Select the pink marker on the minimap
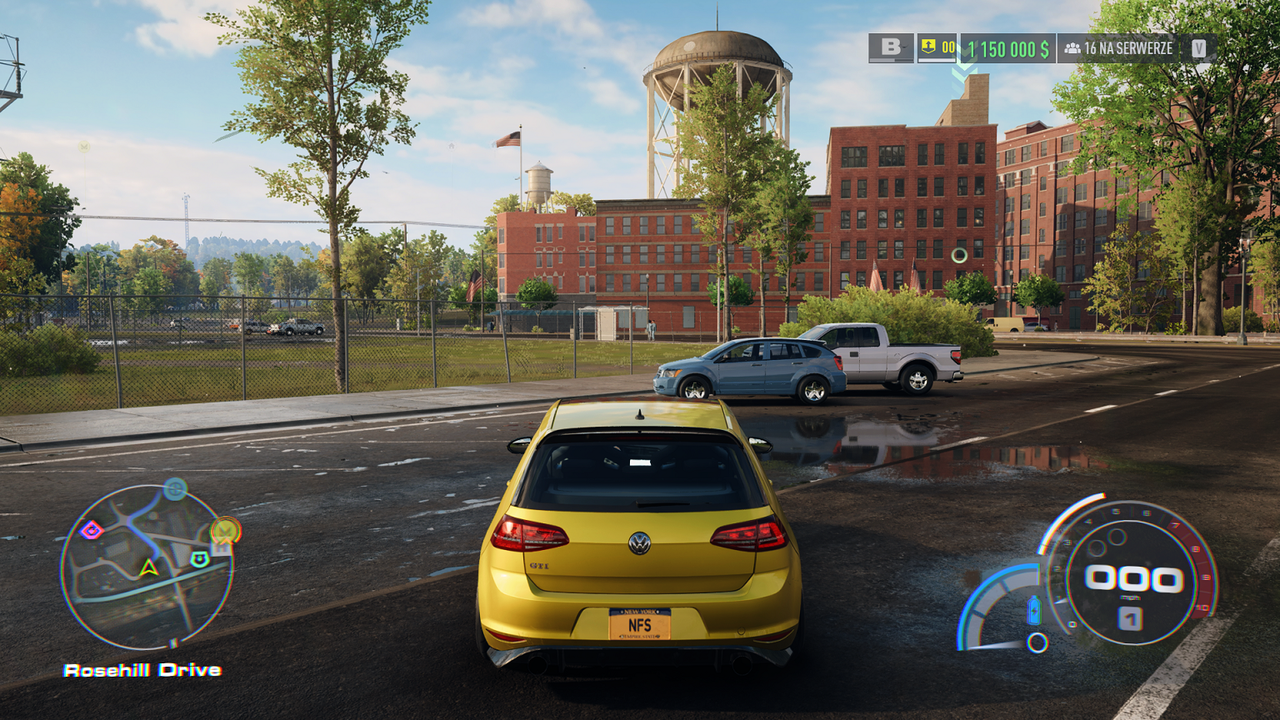1280x720 pixels. [91, 529]
